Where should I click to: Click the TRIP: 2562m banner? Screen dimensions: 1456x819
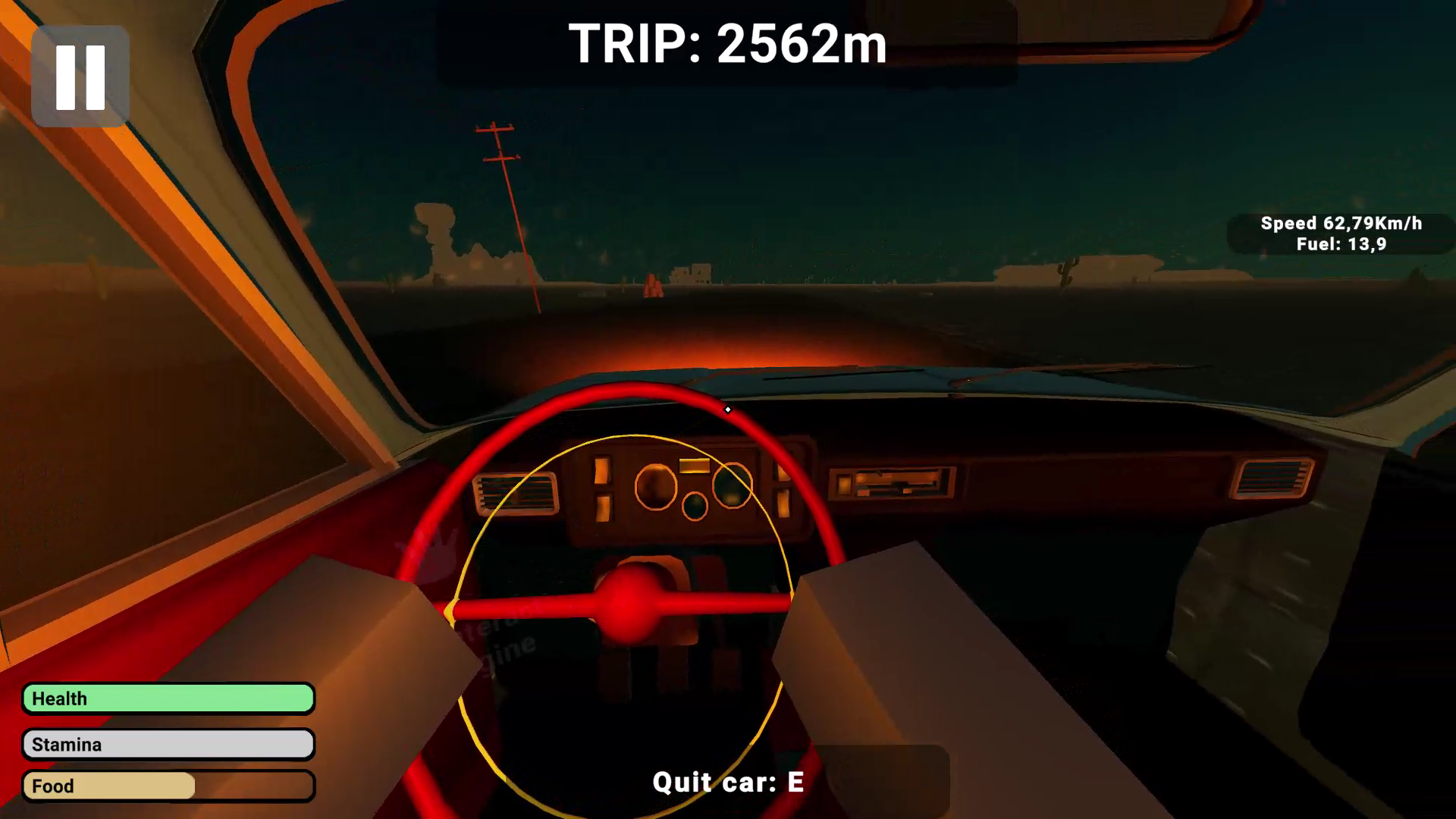point(728,45)
